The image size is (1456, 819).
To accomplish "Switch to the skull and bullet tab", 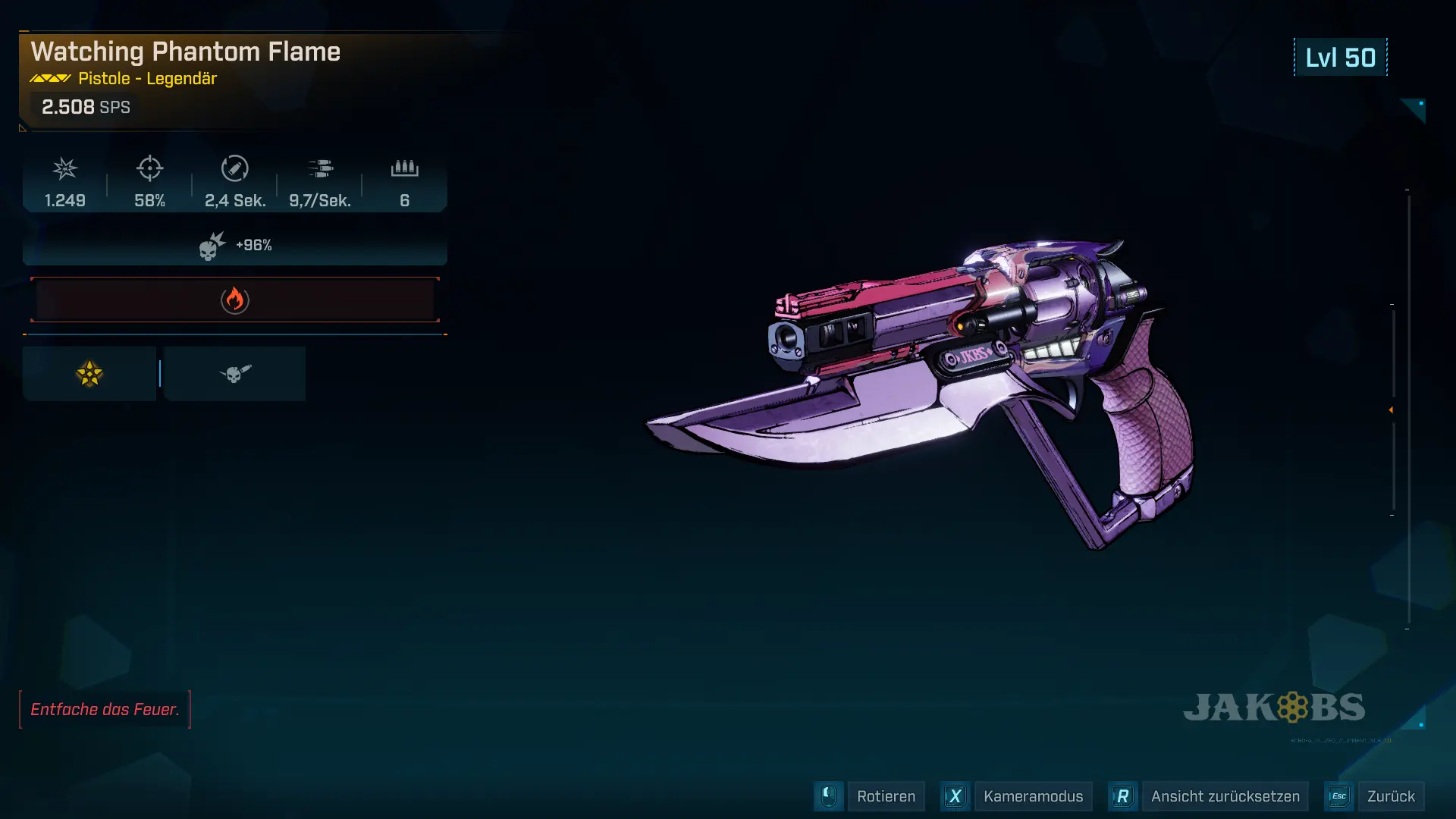I will [235, 374].
